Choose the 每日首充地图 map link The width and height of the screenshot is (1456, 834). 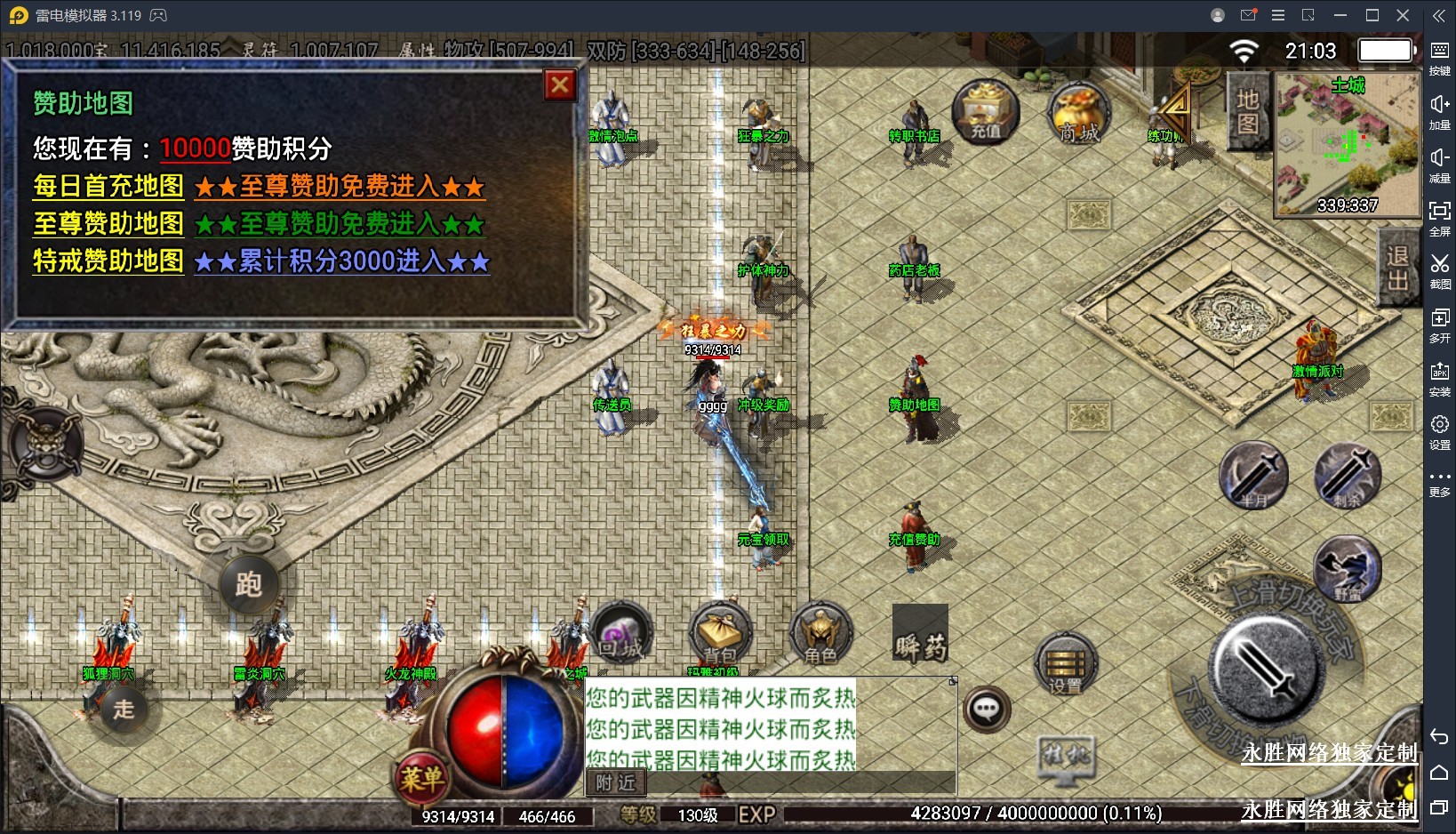tap(108, 186)
